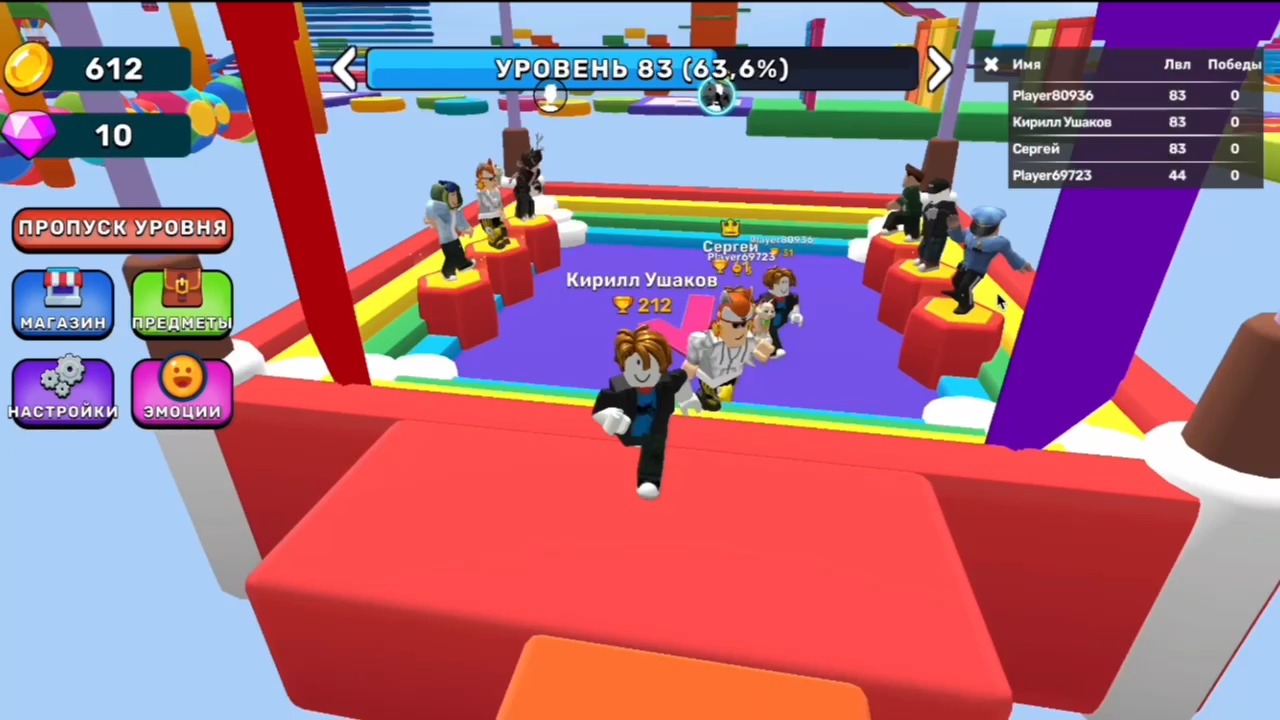Click the shop storefront icon on МАГАЗИН
The width and height of the screenshot is (1280, 720).
tap(62, 290)
